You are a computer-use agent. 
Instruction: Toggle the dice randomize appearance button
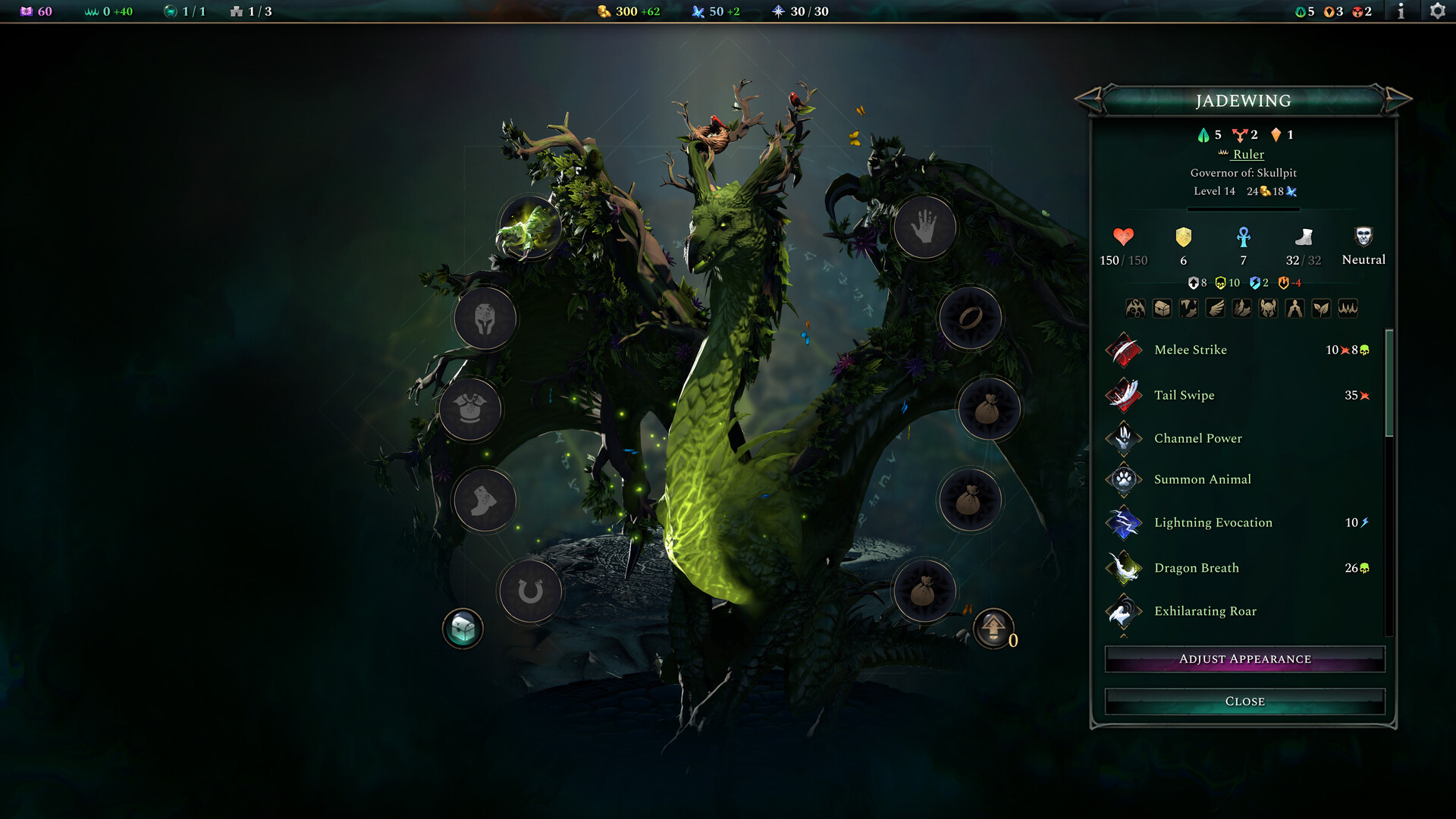tap(462, 628)
